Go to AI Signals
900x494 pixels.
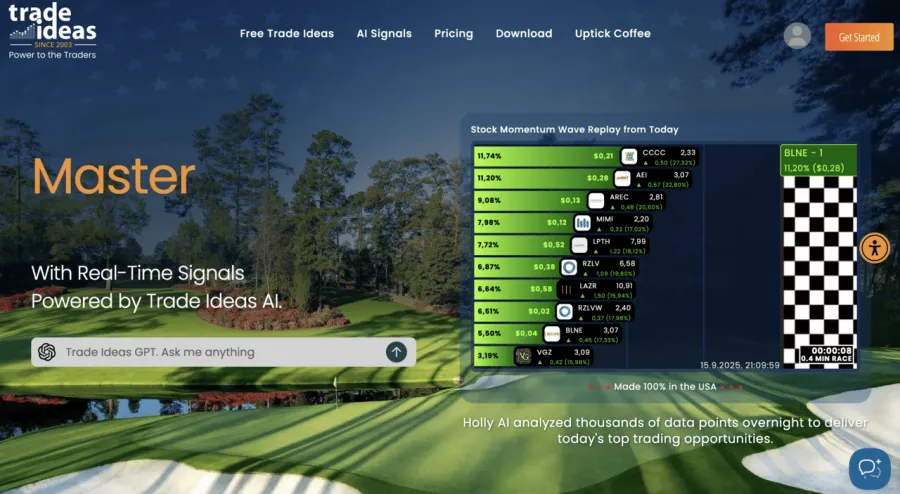[384, 33]
